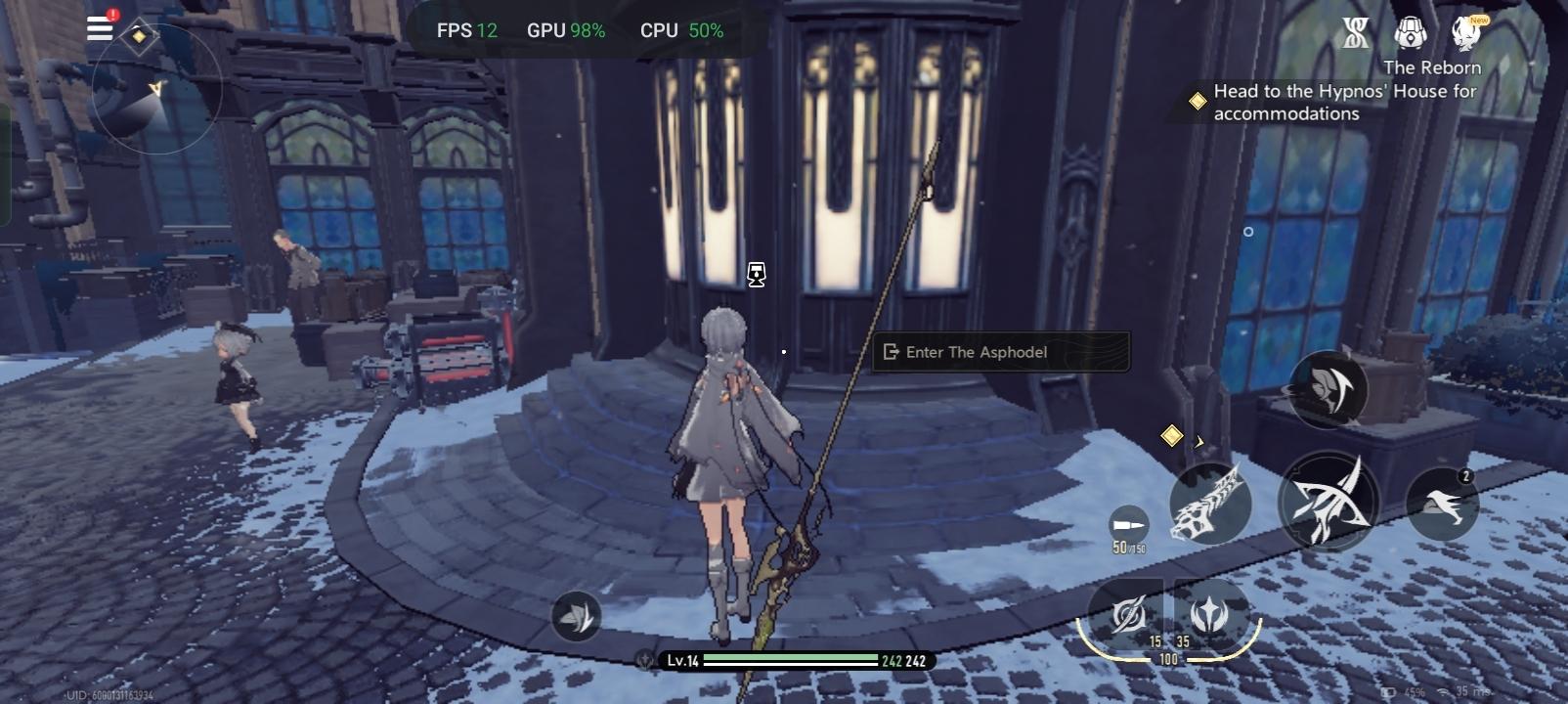
Task: Tap the round wing button left of the level bar
Action: pos(576,616)
